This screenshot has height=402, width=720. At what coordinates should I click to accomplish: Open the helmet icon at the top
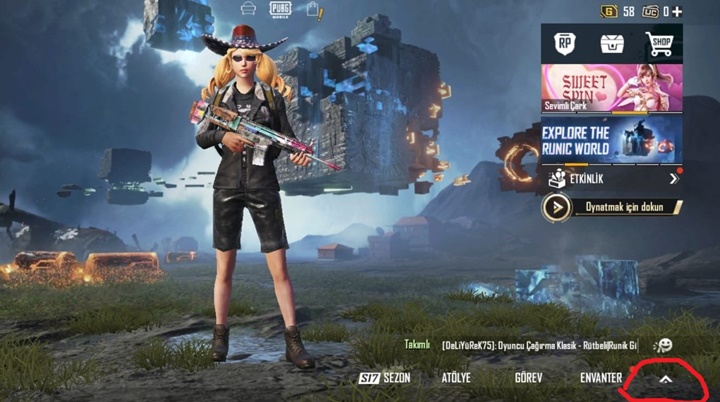(x=248, y=9)
